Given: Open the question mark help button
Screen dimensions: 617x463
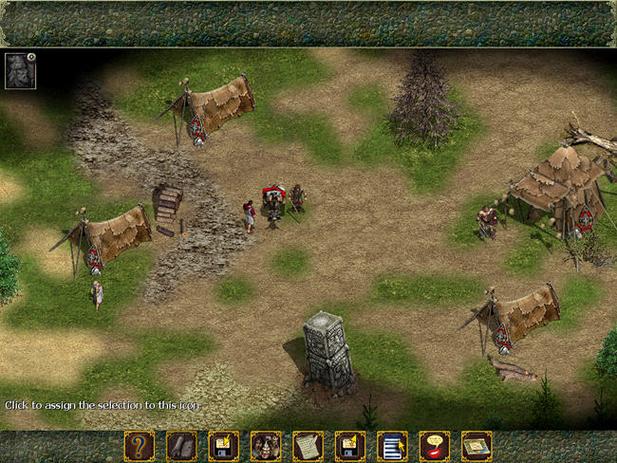Looking at the screenshot, I should point(139,446).
